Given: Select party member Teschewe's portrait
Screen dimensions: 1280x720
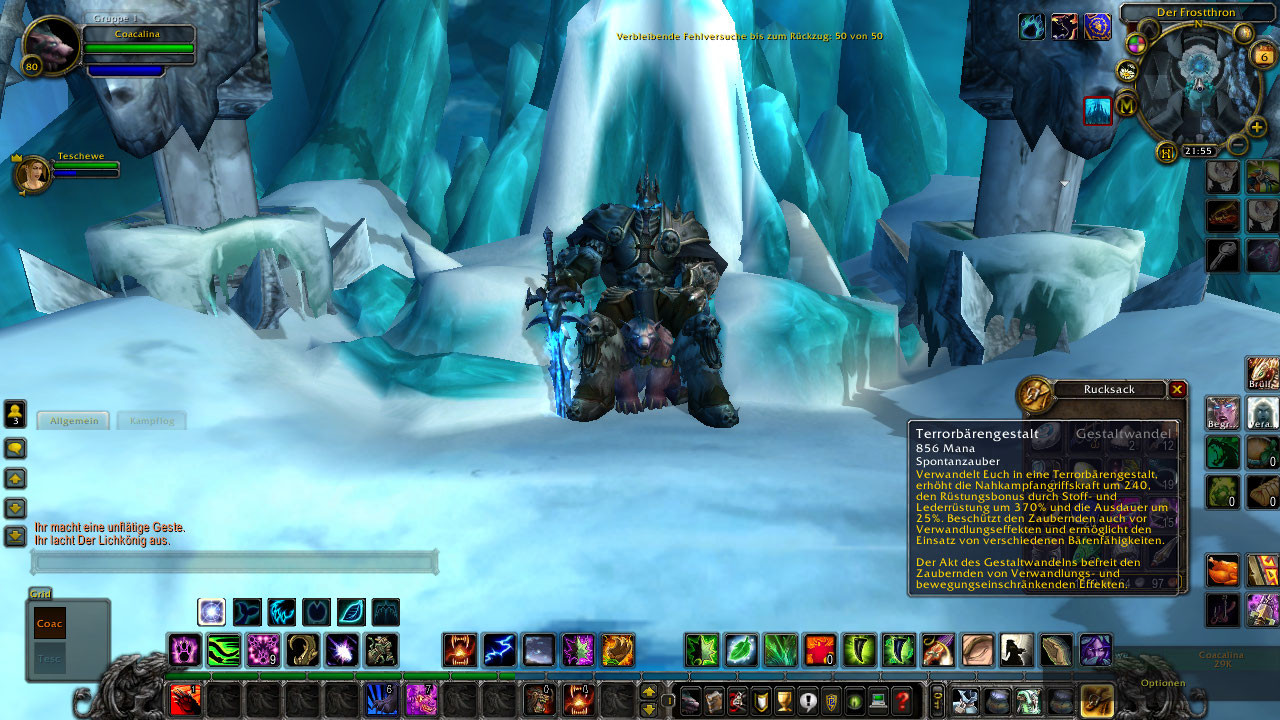Looking at the screenshot, I should (32, 174).
